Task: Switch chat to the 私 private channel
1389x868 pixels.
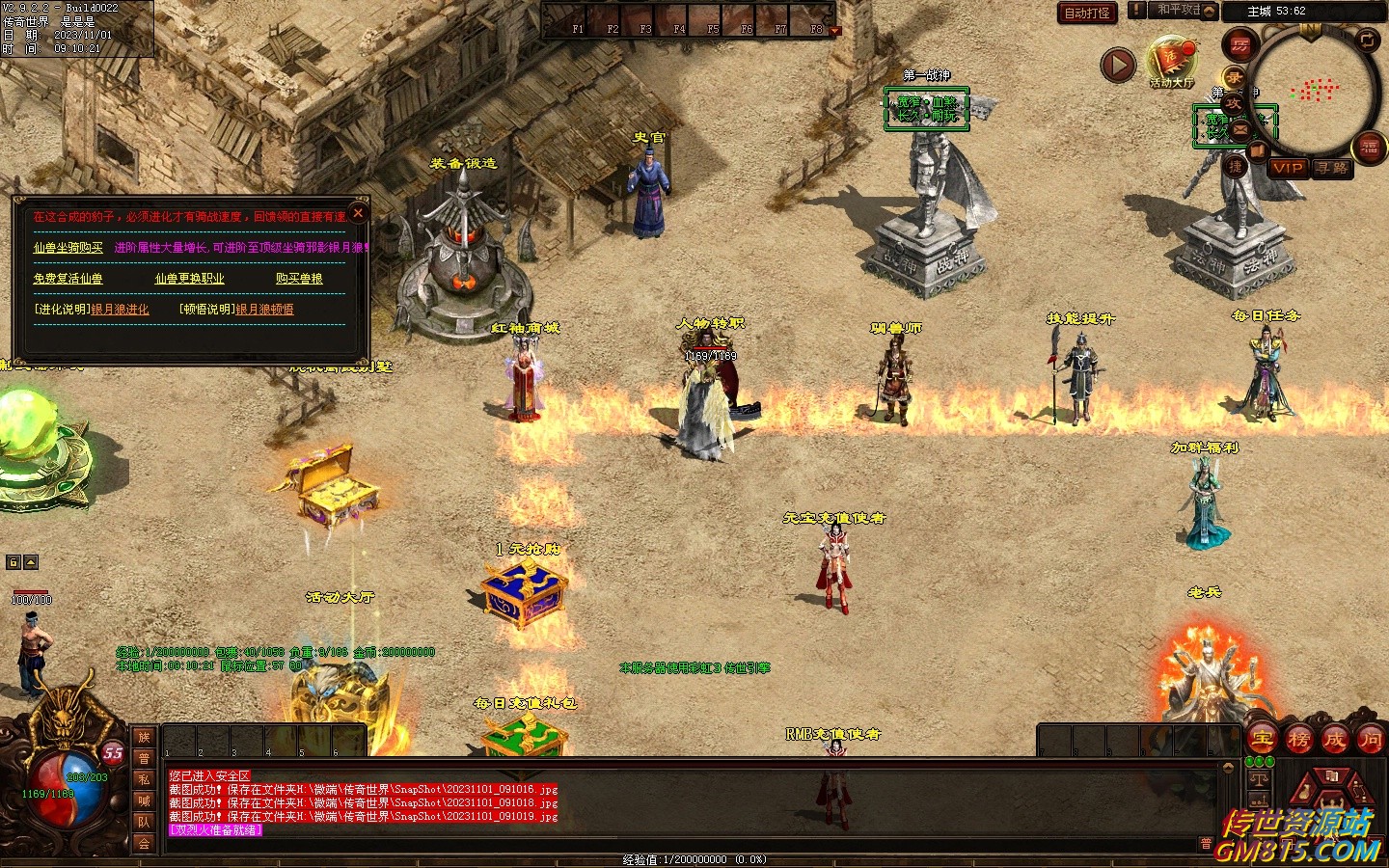Action: pos(144,779)
